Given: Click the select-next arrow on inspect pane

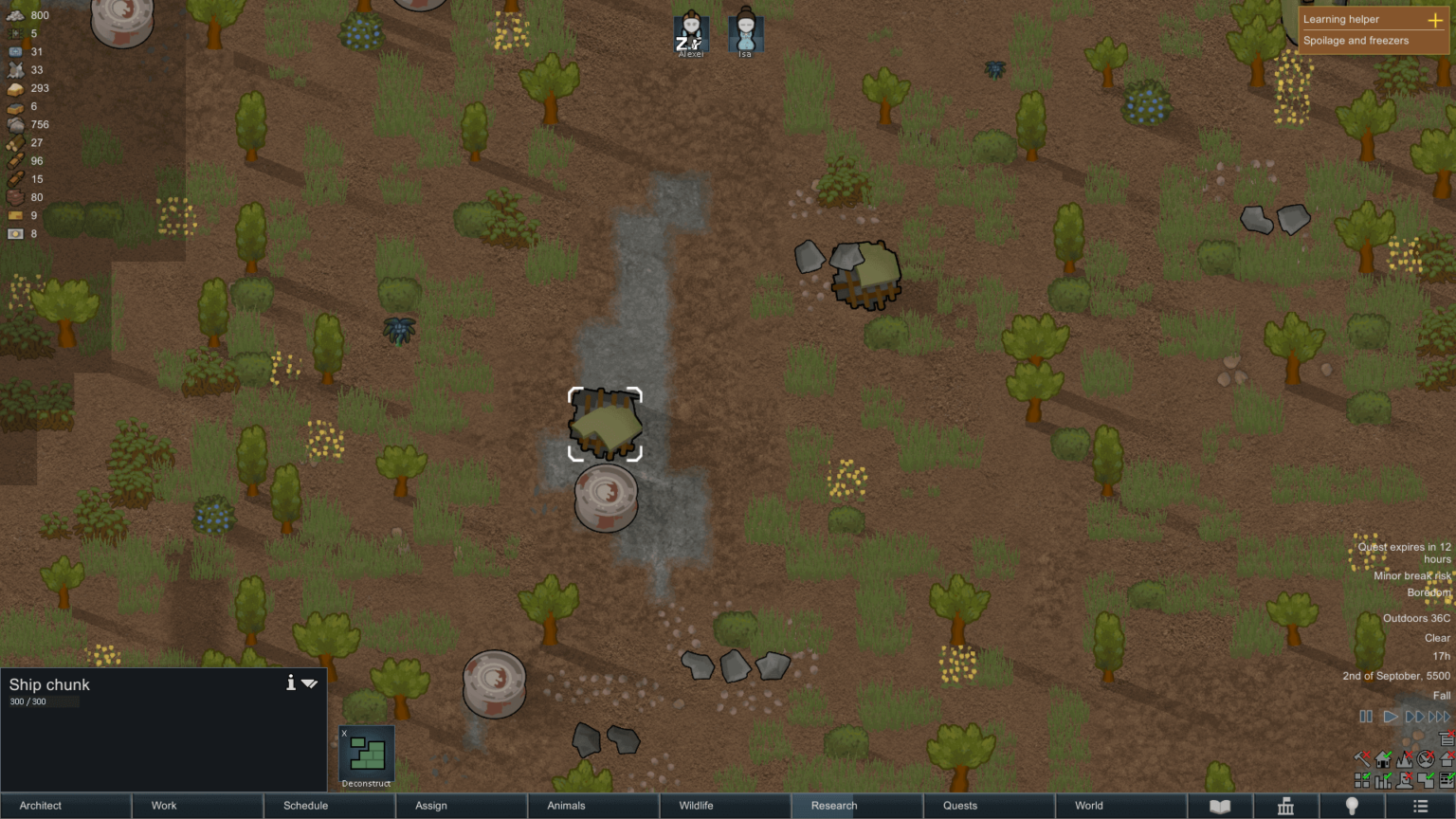Looking at the screenshot, I should [x=310, y=682].
